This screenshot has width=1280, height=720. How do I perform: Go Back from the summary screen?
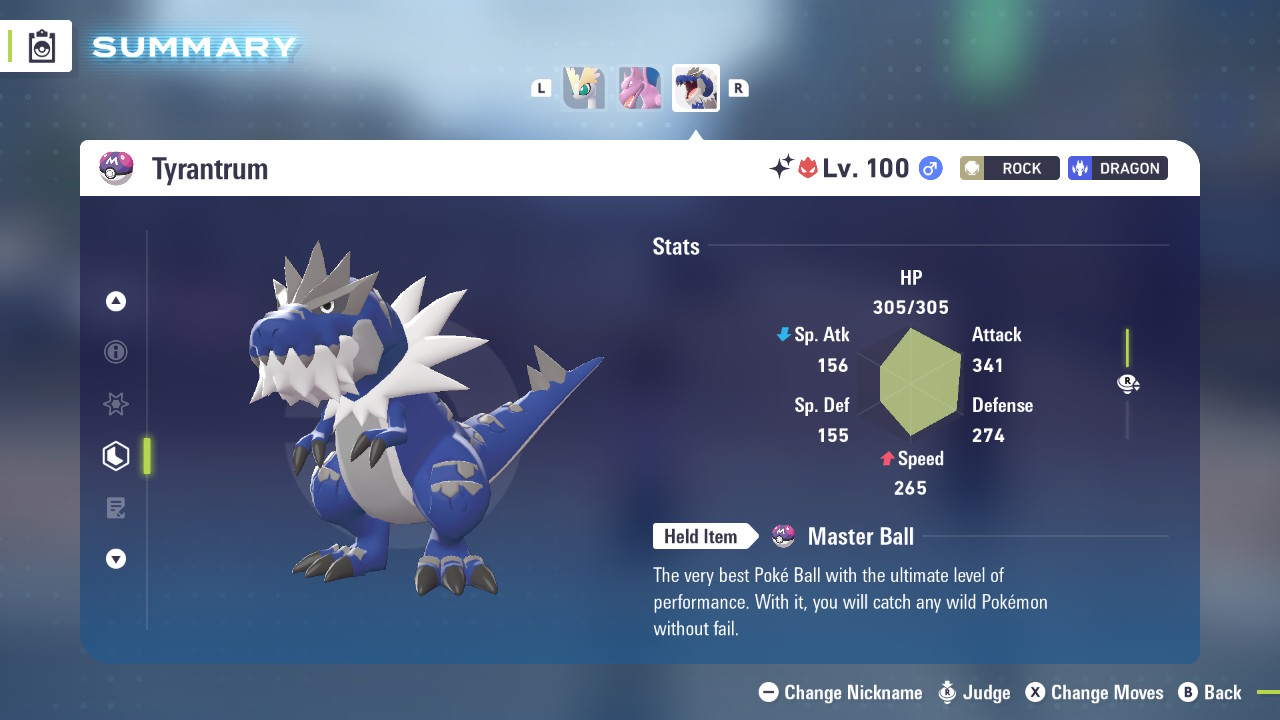1210,692
